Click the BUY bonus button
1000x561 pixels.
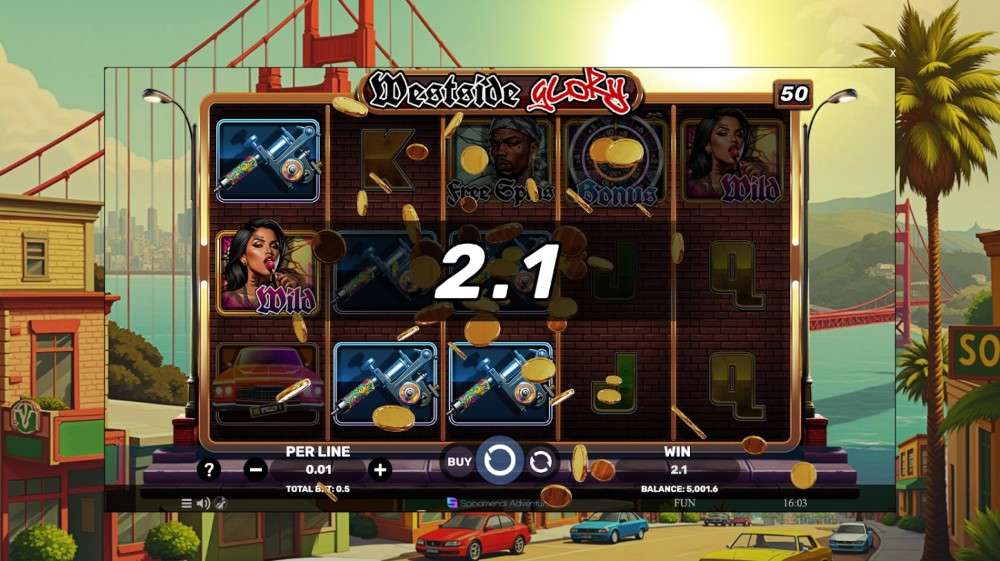(x=458, y=462)
